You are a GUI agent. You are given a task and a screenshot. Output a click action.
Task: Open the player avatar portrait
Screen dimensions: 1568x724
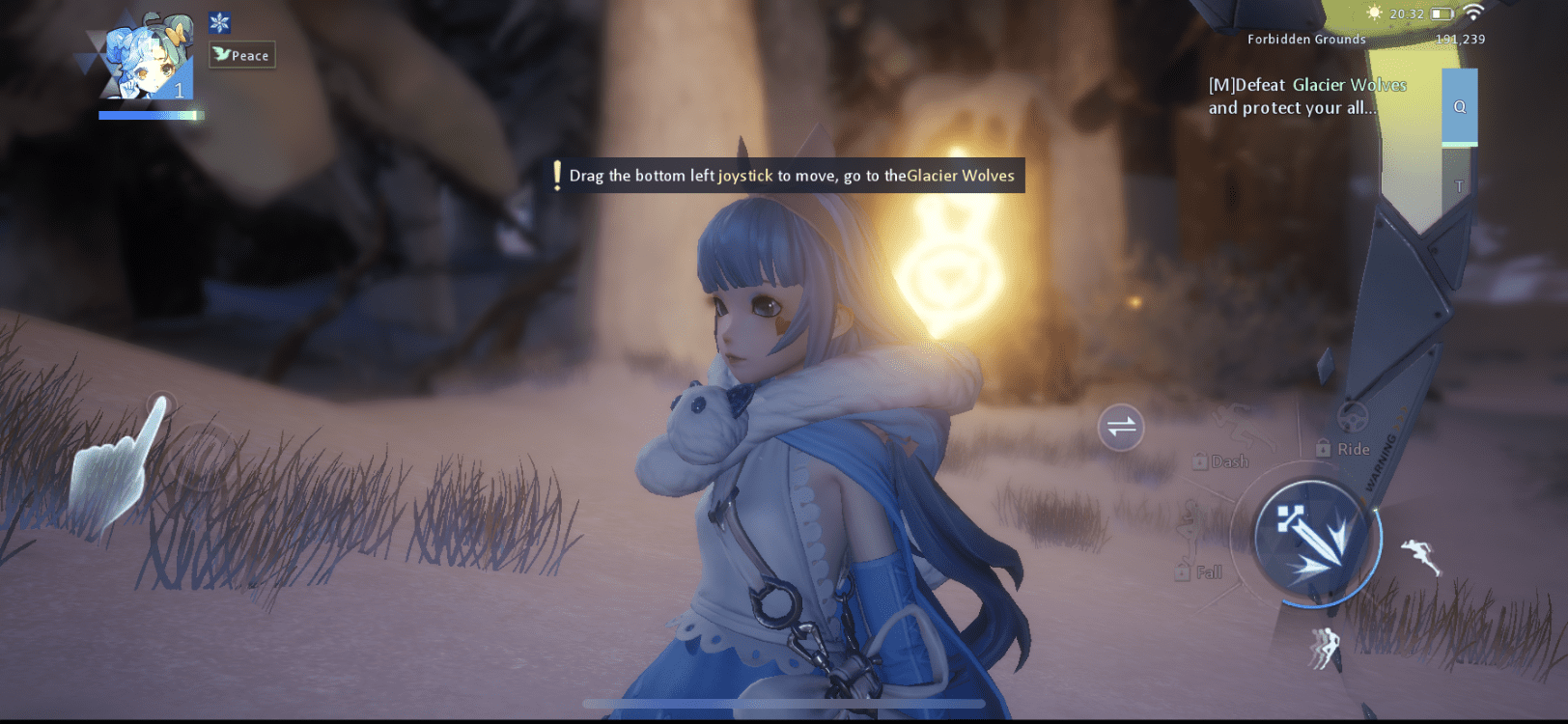[x=140, y=58]
